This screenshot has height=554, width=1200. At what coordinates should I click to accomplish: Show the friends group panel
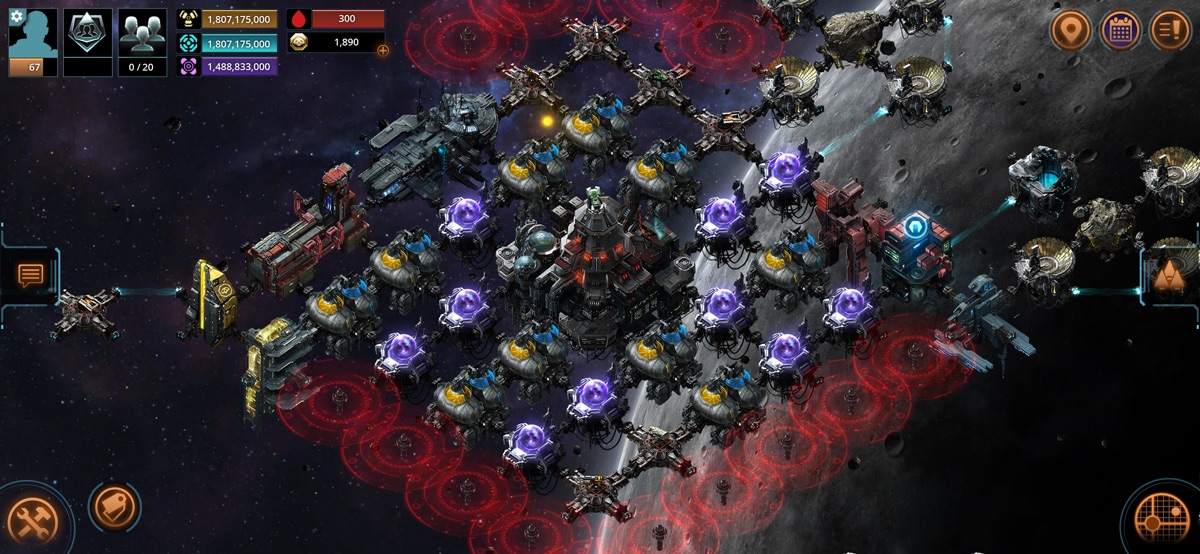tap(142, 36)
